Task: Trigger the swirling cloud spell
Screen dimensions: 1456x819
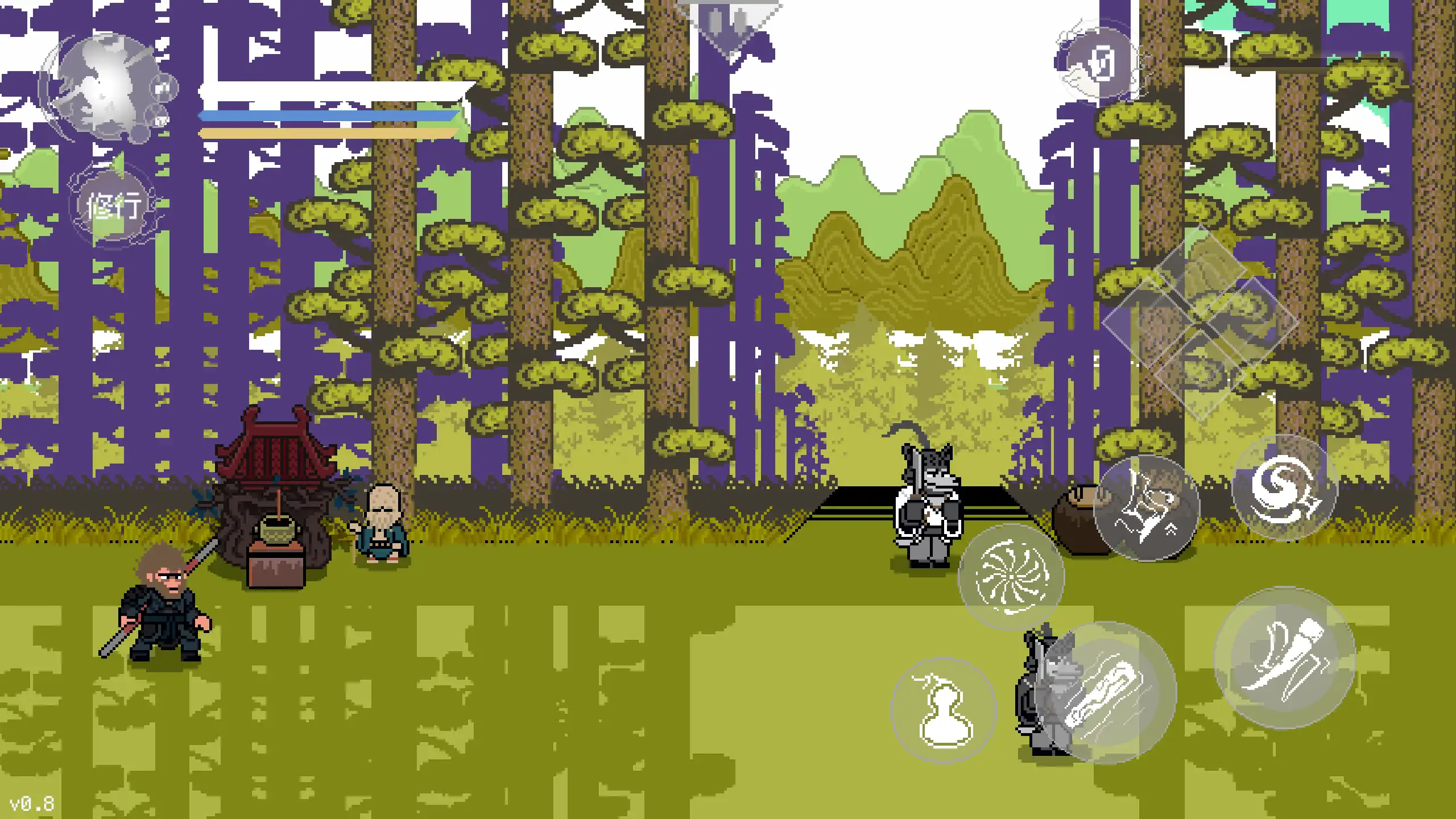Action: coord(1284,488)
